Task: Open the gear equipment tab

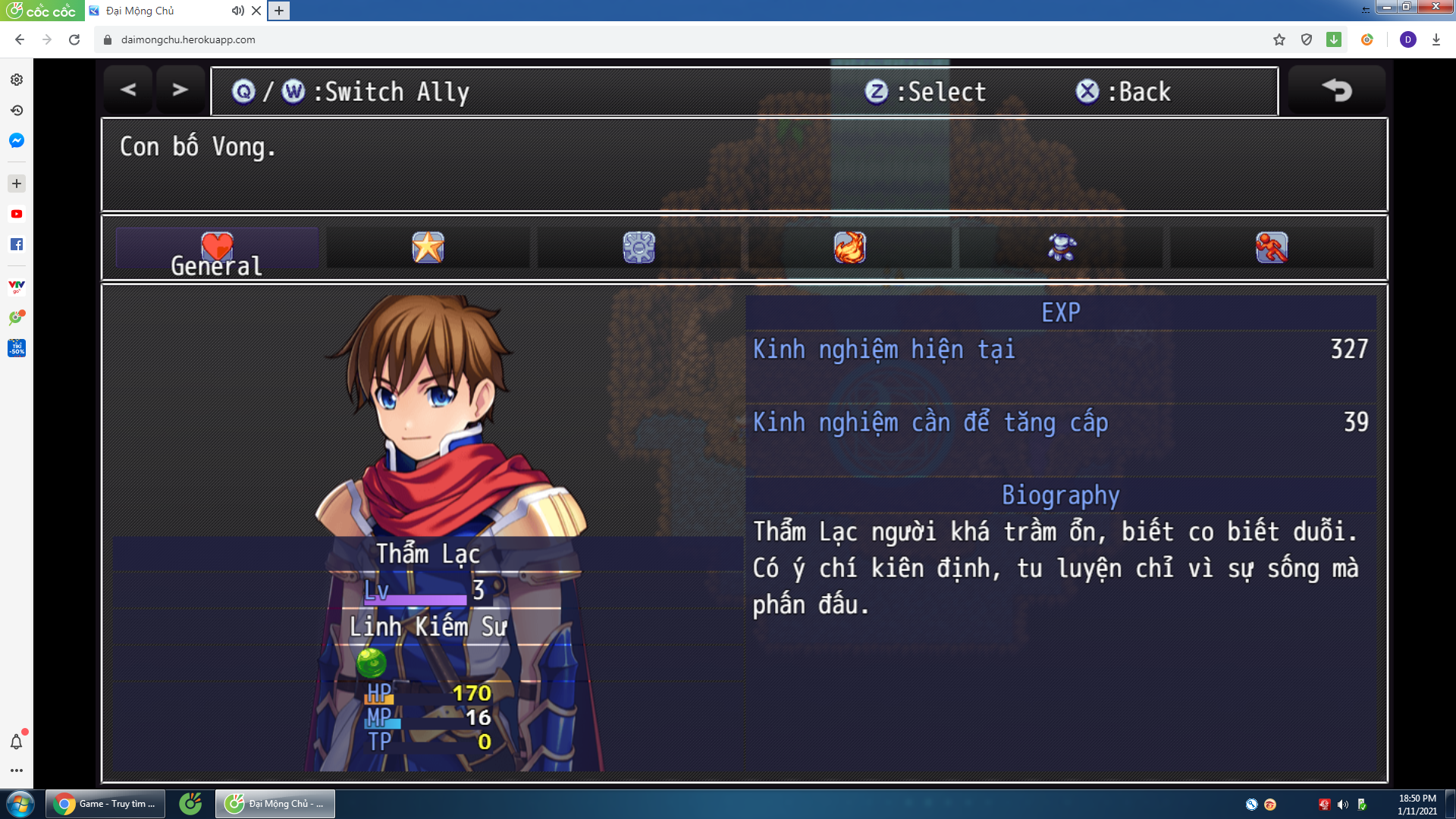Action: 639,246
